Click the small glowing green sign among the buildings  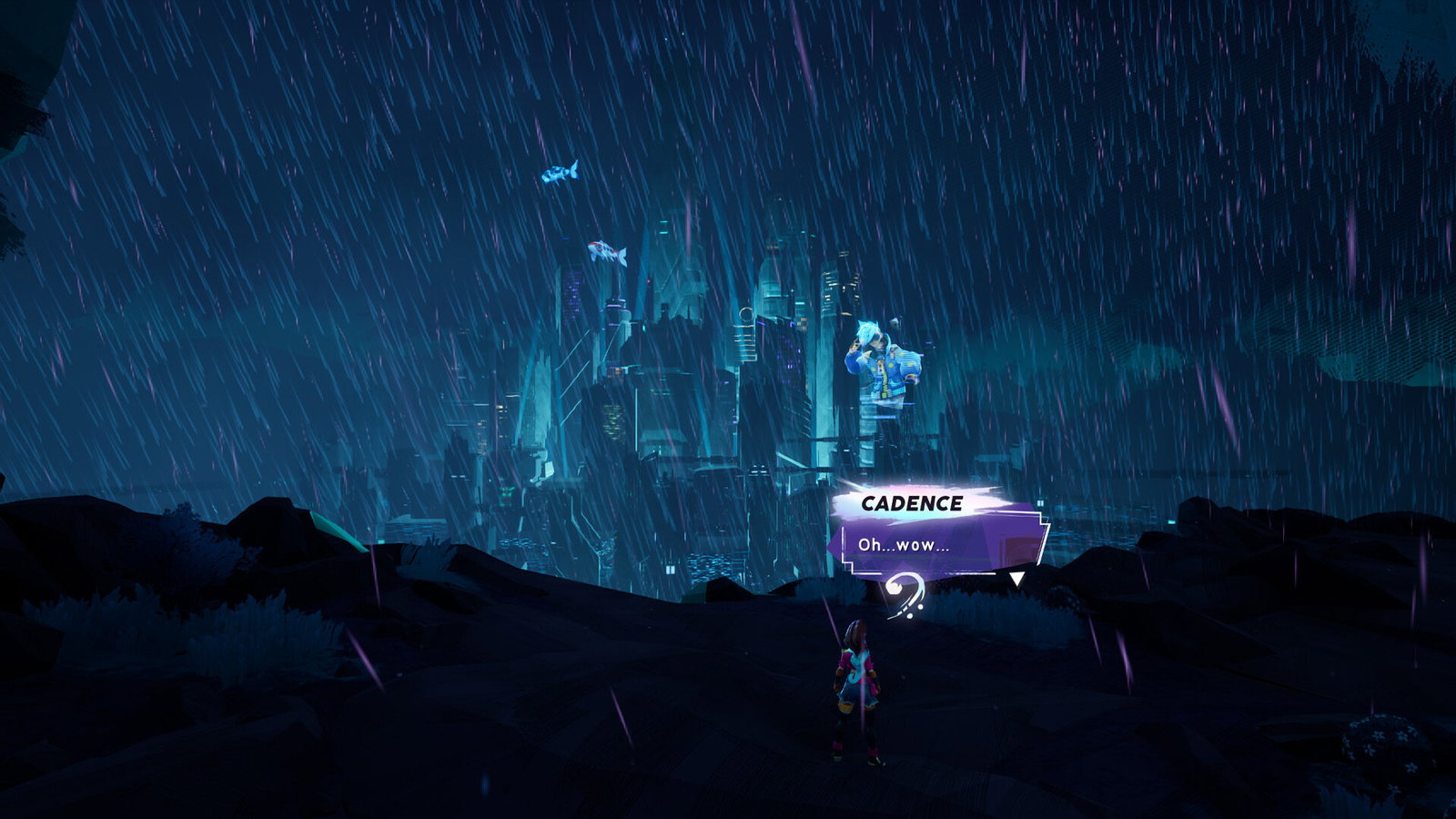pos(507,491)
